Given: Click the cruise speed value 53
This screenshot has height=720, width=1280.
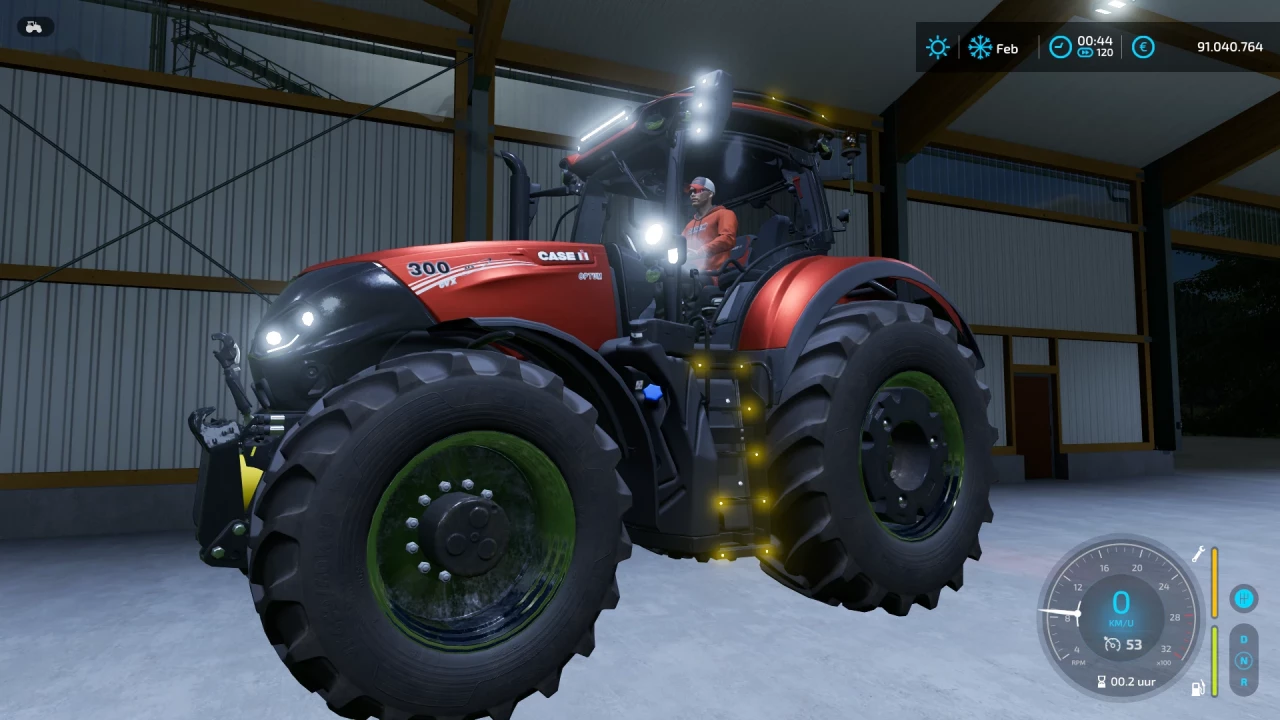Looking at the screenshot, I should click(1134, 644).
